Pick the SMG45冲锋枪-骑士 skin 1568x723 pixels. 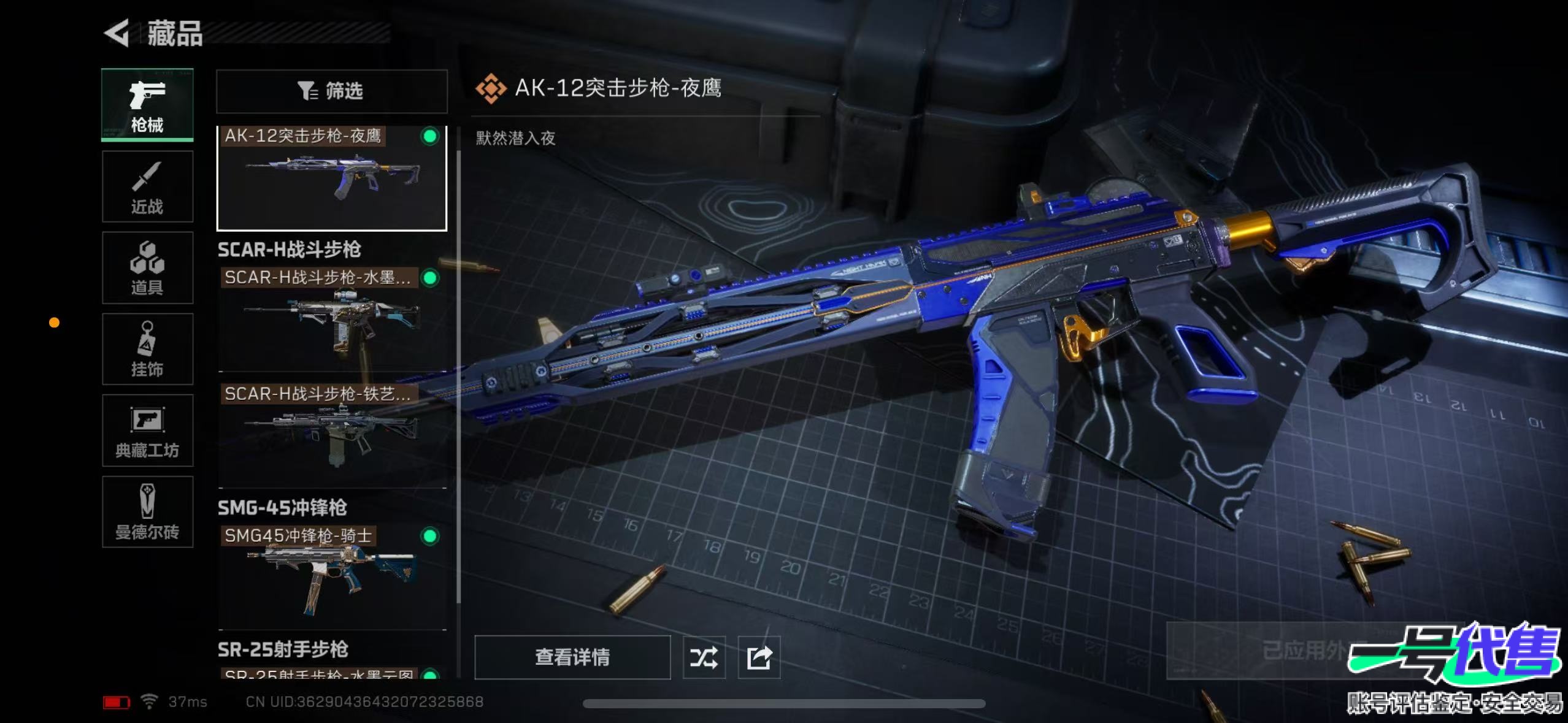point(331,576)
